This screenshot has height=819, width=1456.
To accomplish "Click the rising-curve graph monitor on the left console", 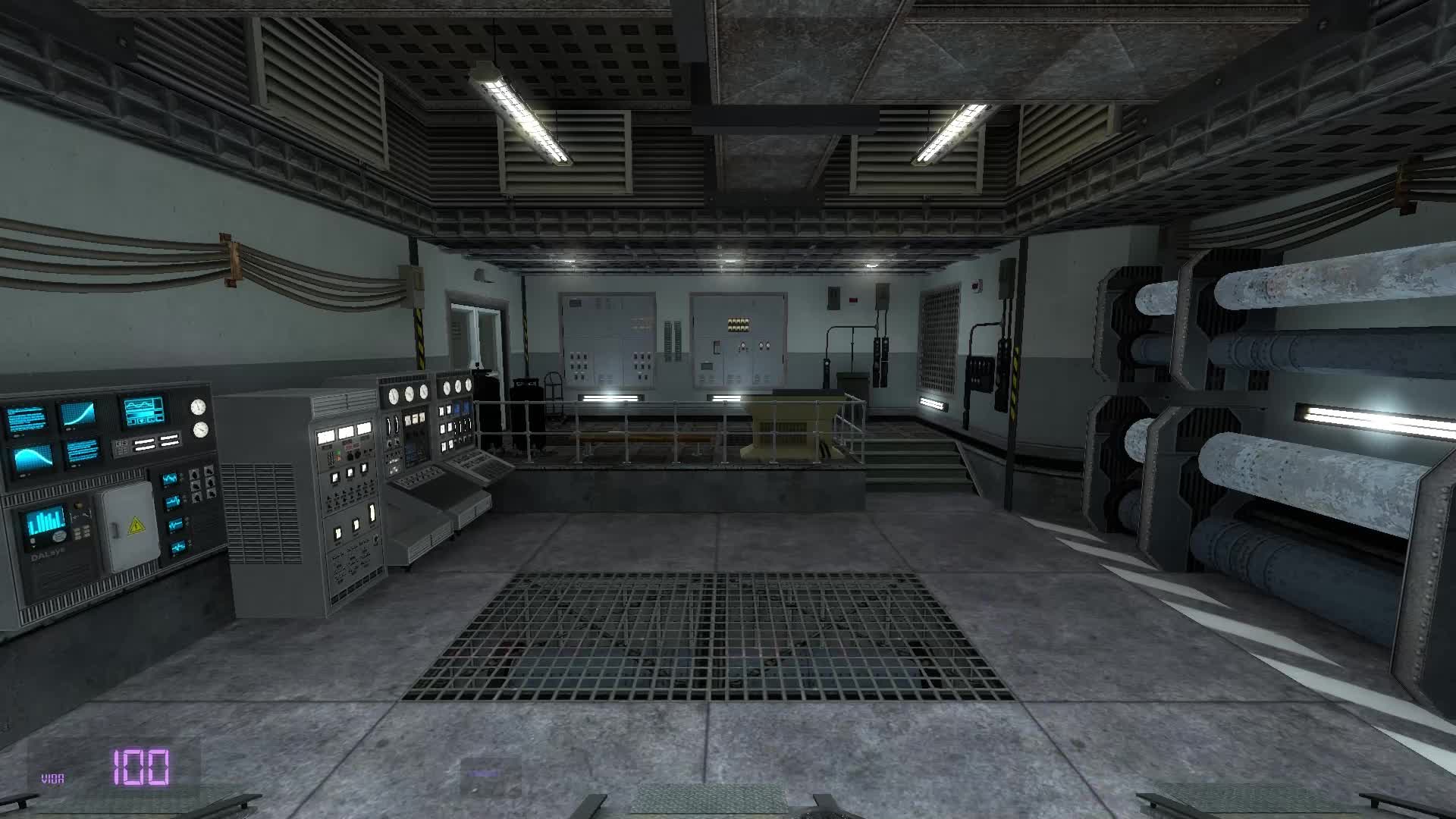I will click(x=77, y=412).
